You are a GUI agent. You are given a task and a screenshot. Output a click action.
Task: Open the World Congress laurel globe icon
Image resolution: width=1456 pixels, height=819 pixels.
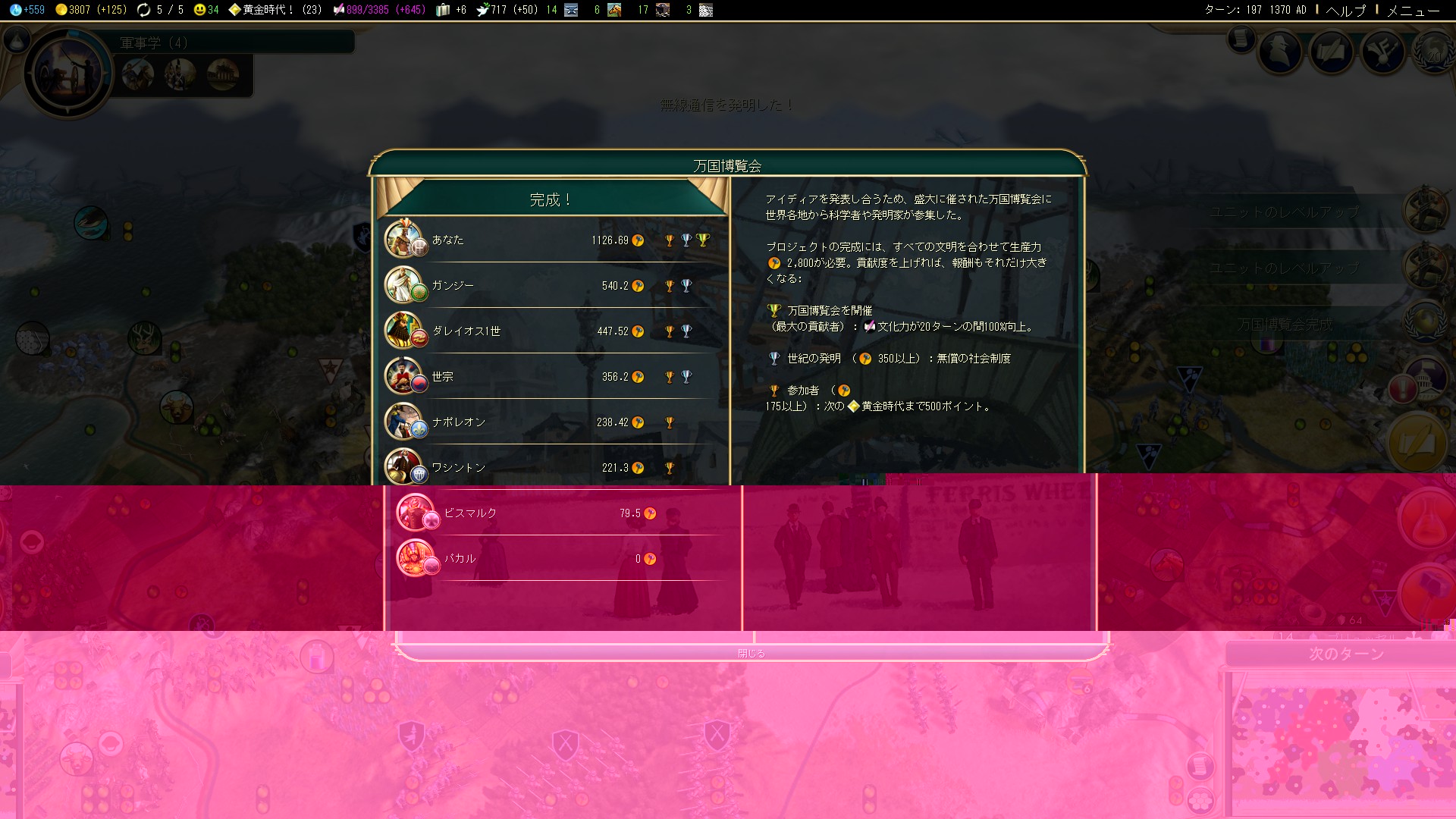click(x=1432, y=52)
